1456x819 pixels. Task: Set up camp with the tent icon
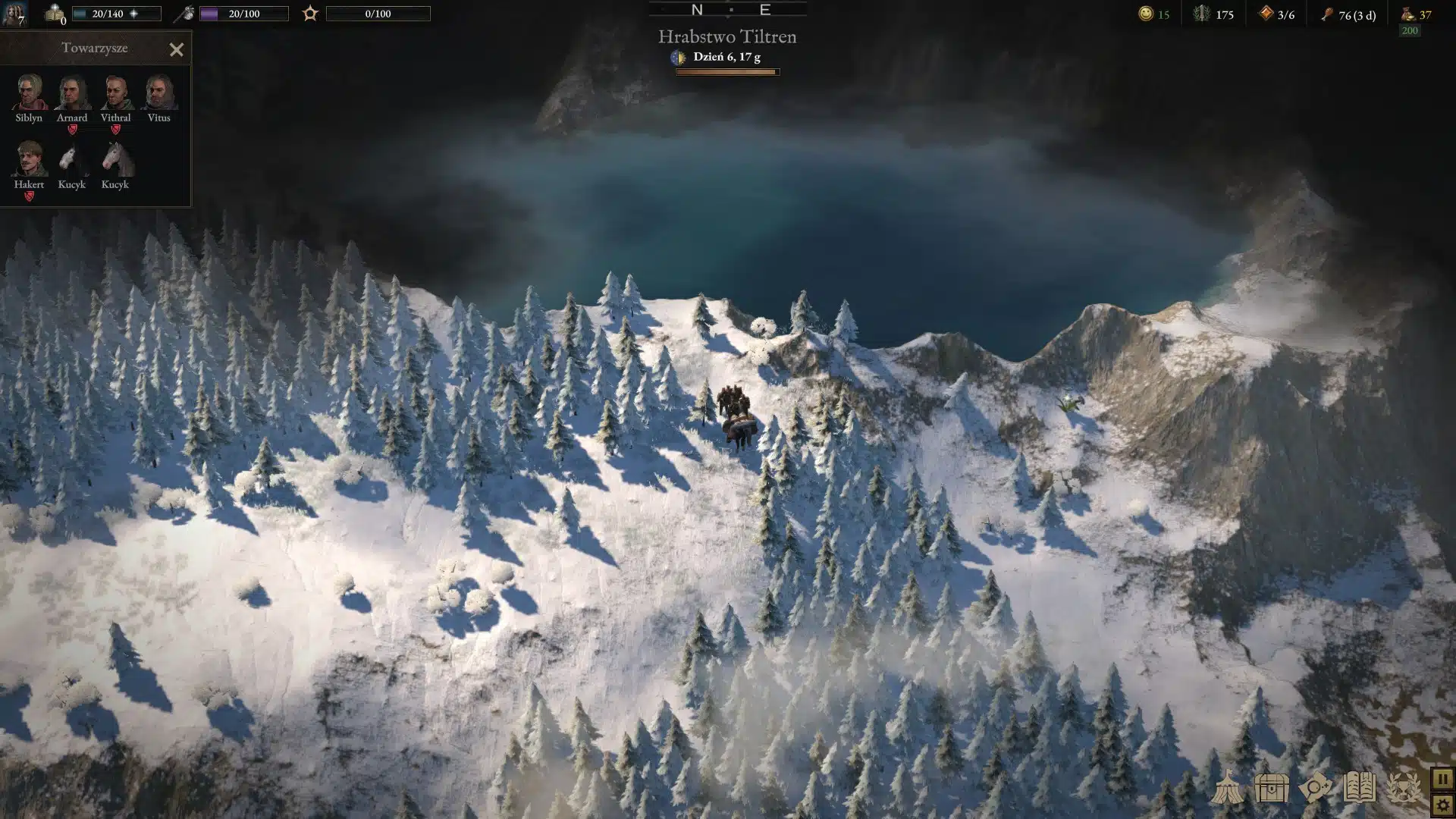pyautogui.click(x=1226, y=788)
